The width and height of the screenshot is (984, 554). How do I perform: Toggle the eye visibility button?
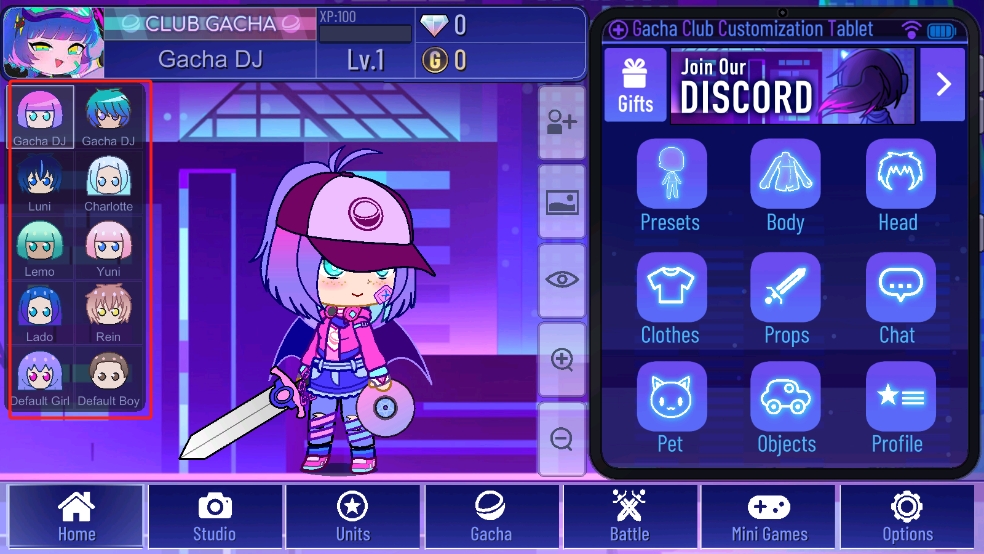[x=562, y=280]
